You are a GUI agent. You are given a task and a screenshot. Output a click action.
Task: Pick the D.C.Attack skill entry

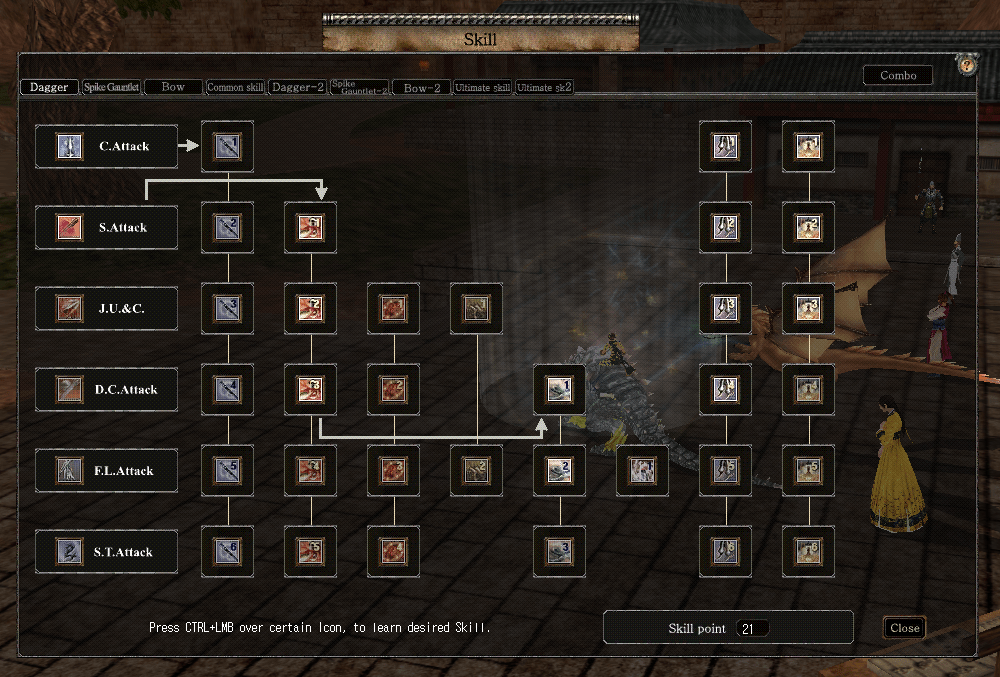point(106,389)
